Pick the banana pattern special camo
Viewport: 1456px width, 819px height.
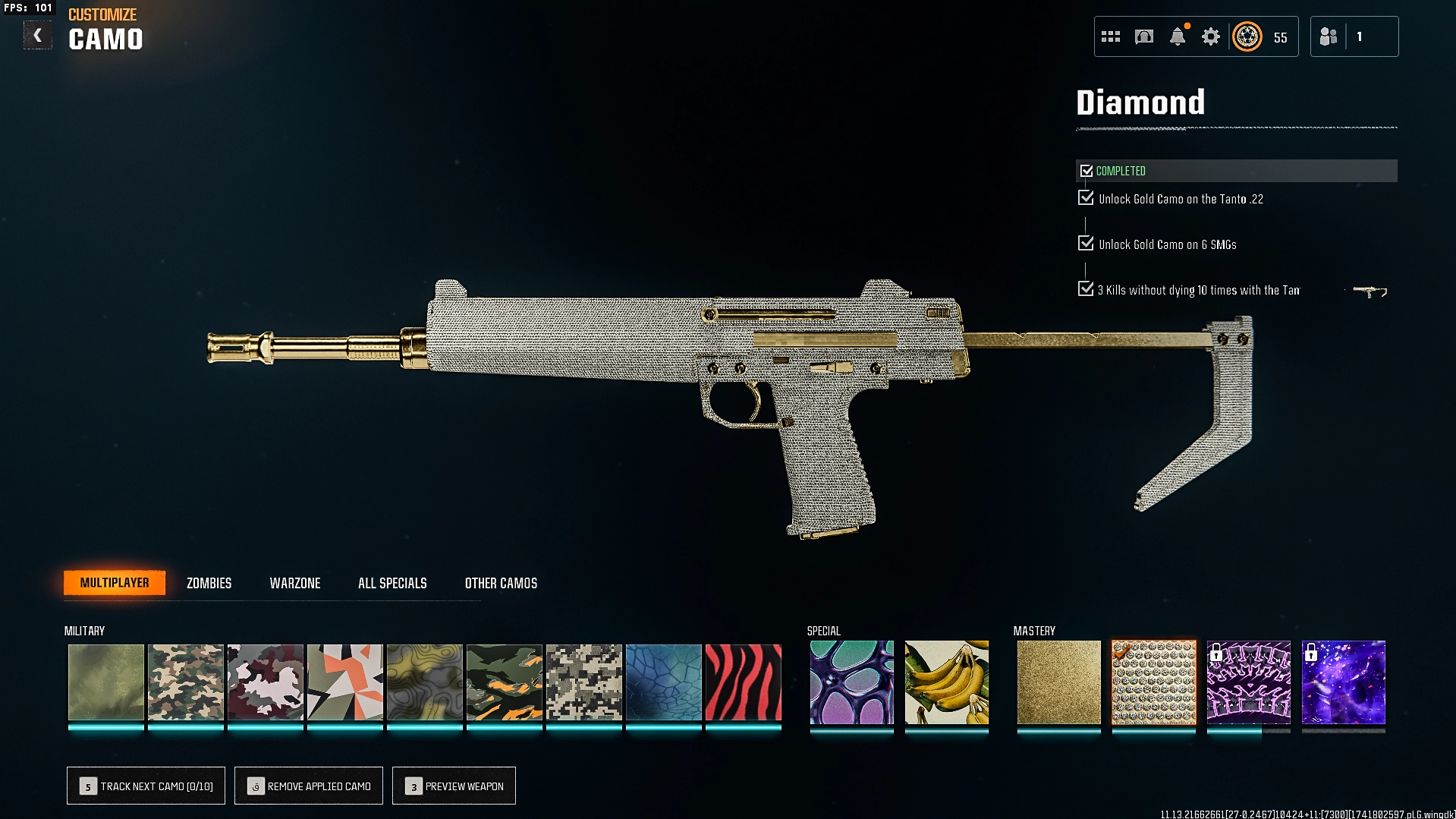pos(946,682)
